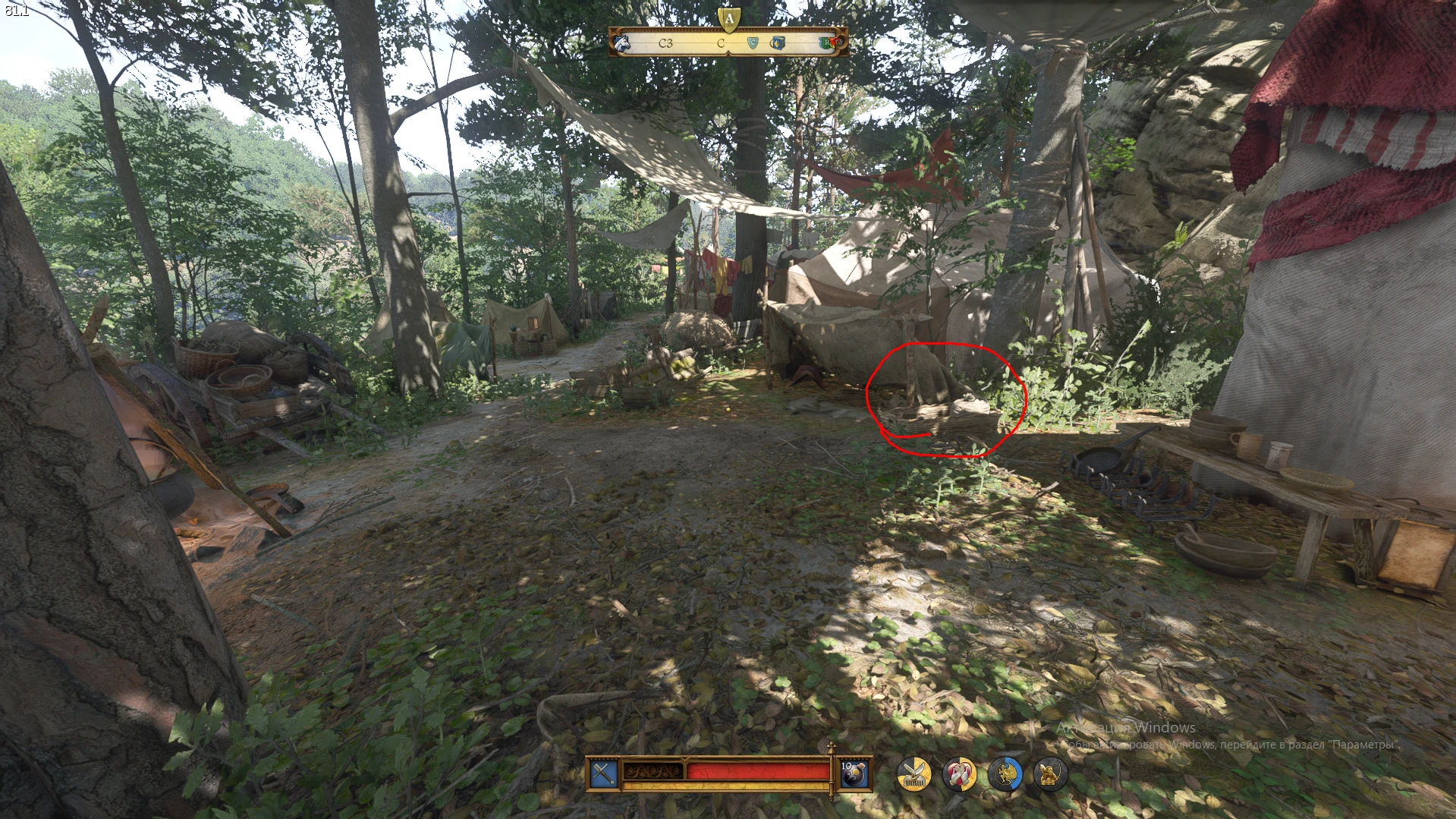
Task: Click the "СЗ" direction label on the compass
Action: 665,43
